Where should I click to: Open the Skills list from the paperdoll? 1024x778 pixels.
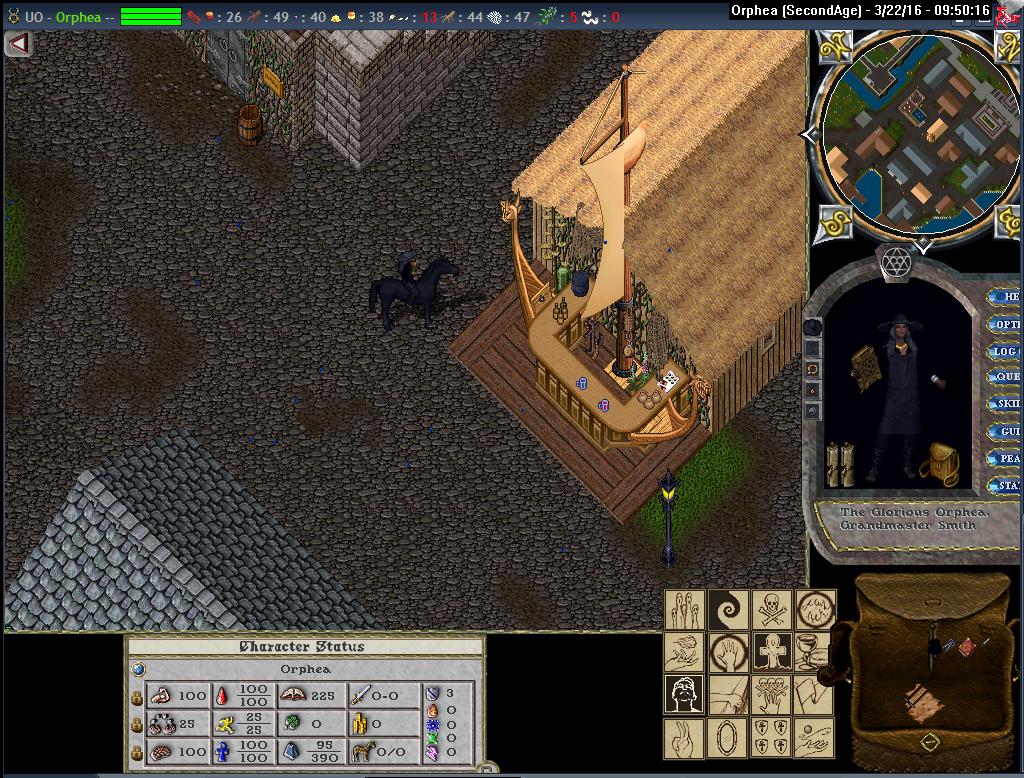pos(1005,404)
